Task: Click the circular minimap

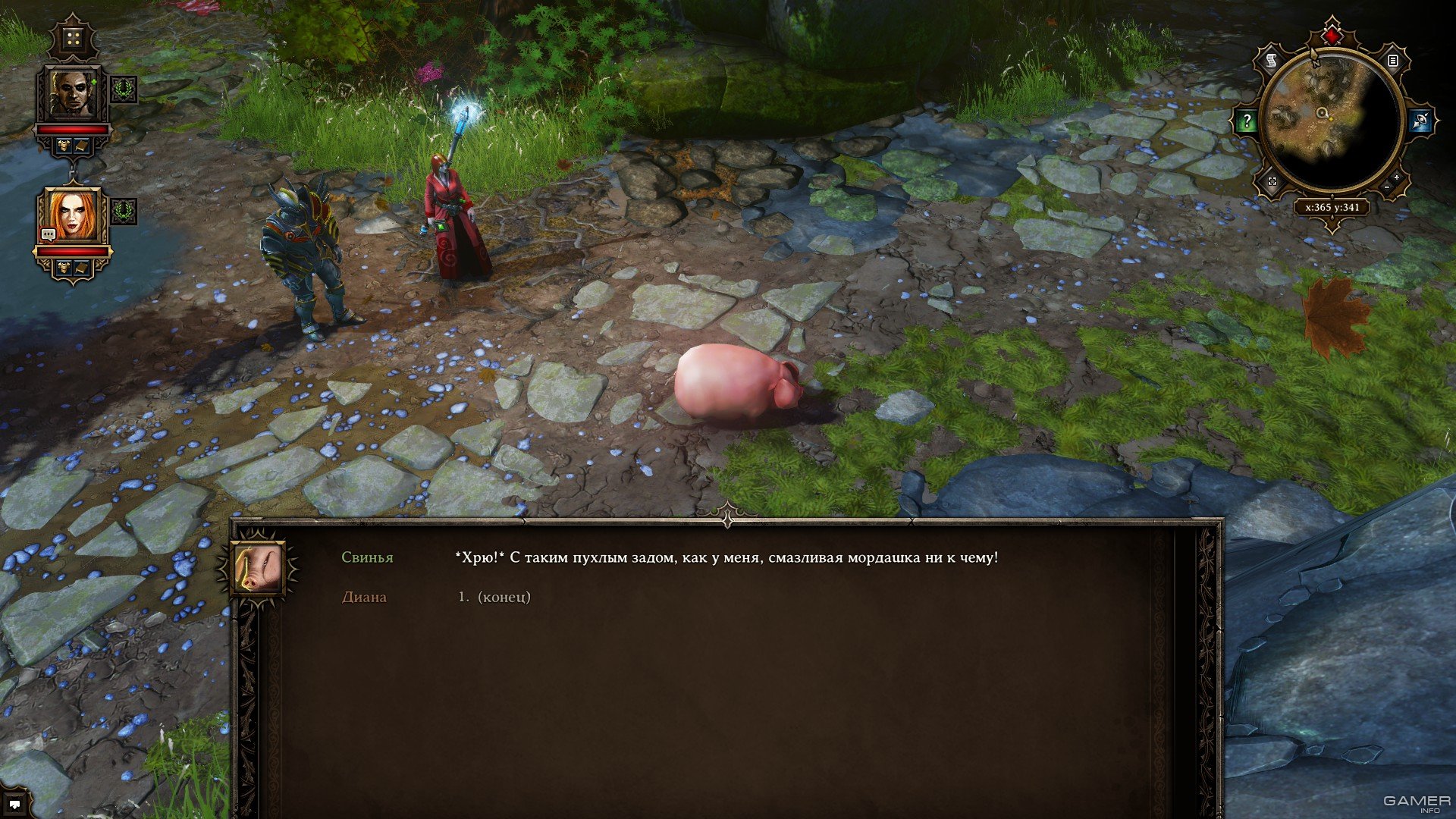Action: (x=1331, y=121)
